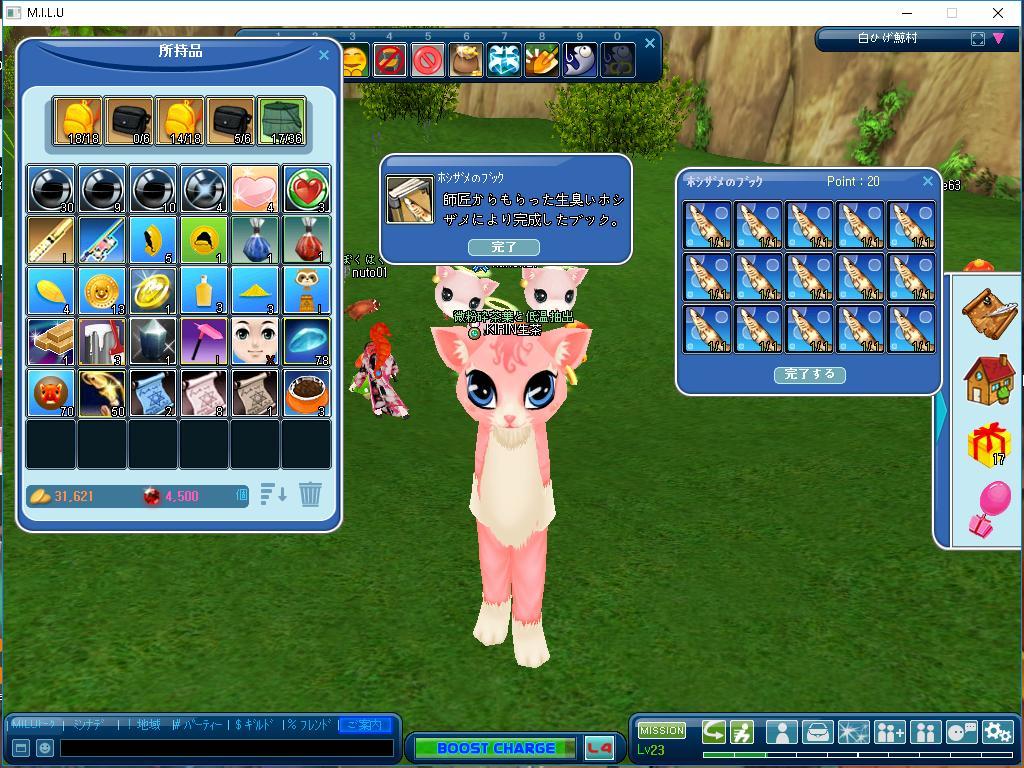Select the green net bag tab

point(281,122)
